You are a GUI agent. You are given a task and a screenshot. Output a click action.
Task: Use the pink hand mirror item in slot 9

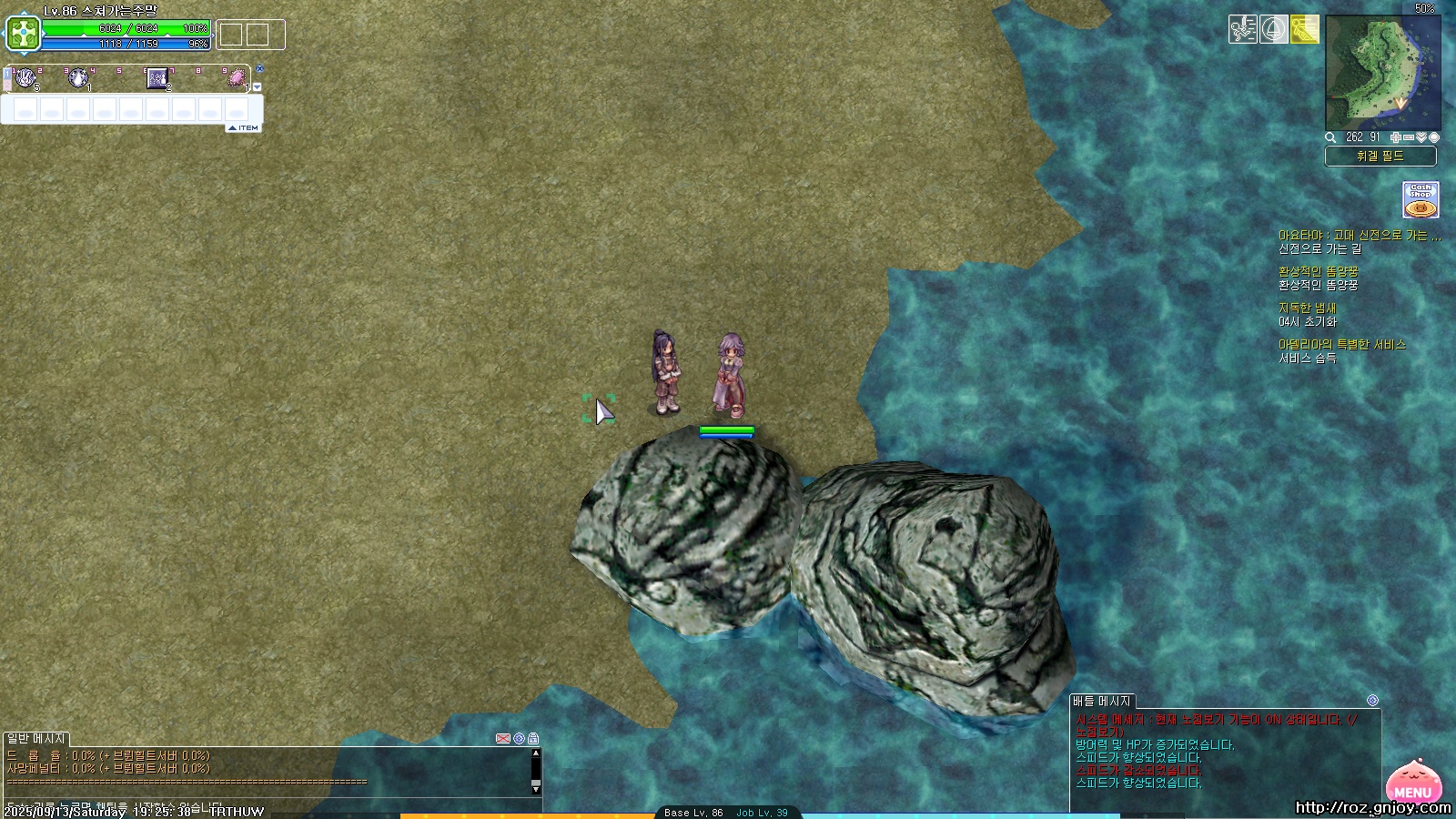point(237,78)
